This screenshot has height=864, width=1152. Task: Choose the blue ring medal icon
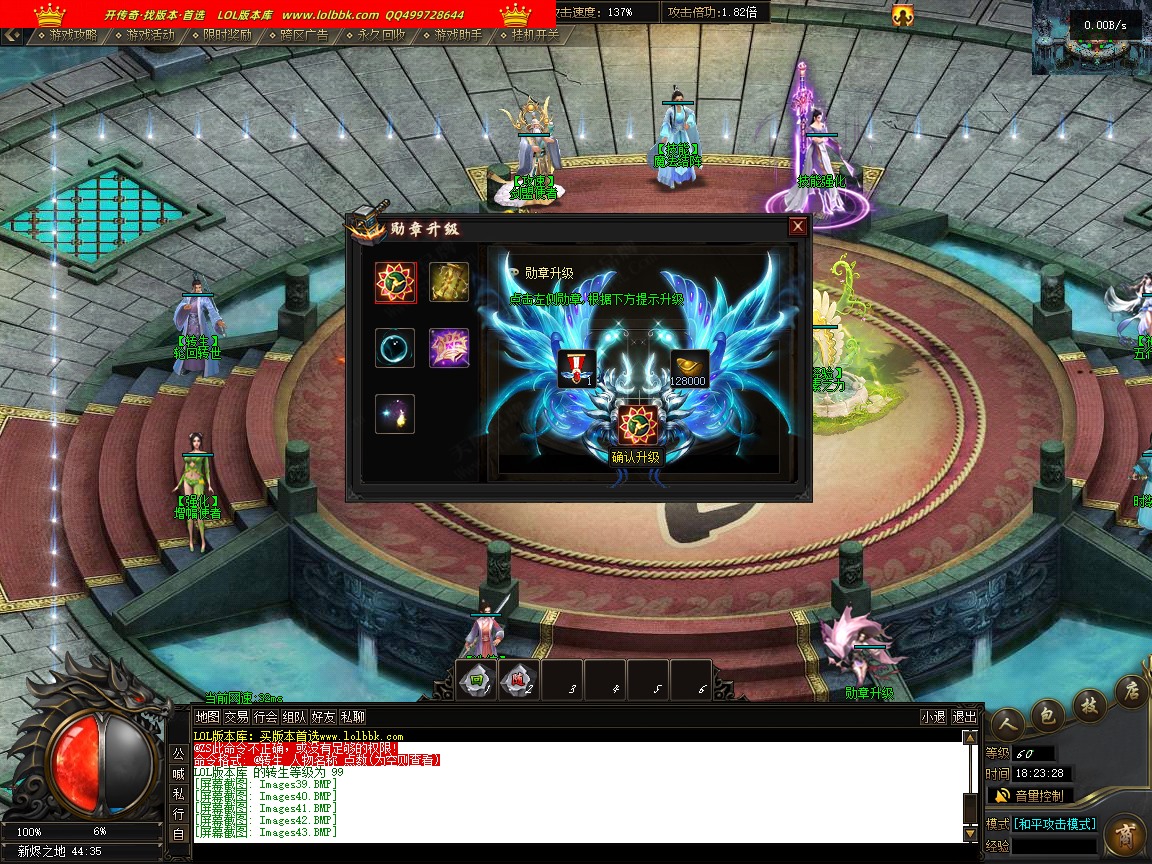395,348
